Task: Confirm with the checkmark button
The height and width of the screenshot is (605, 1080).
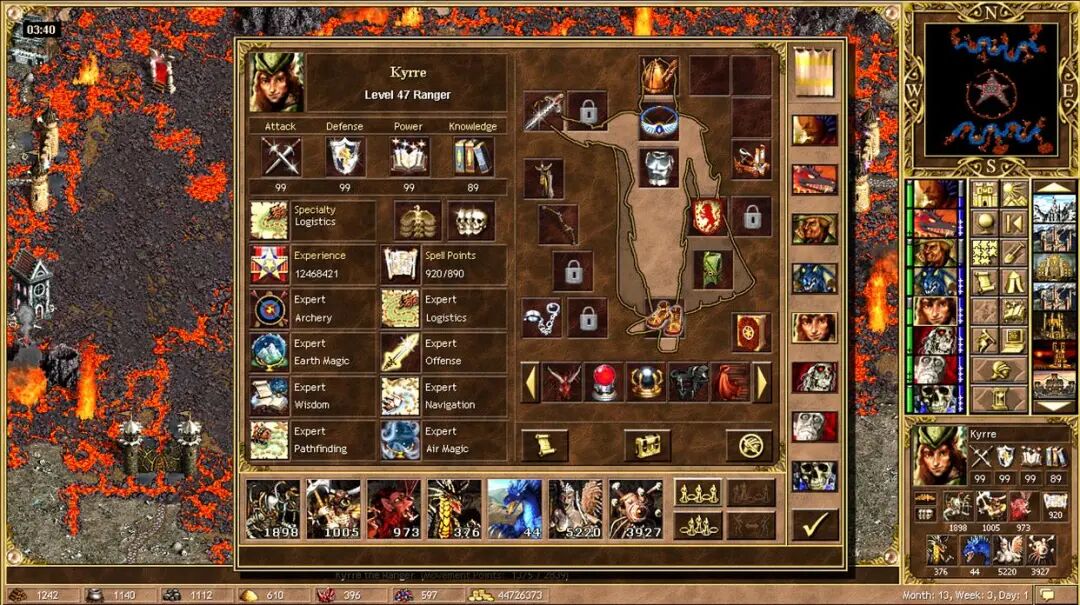Action: click(x=814, y=524)
